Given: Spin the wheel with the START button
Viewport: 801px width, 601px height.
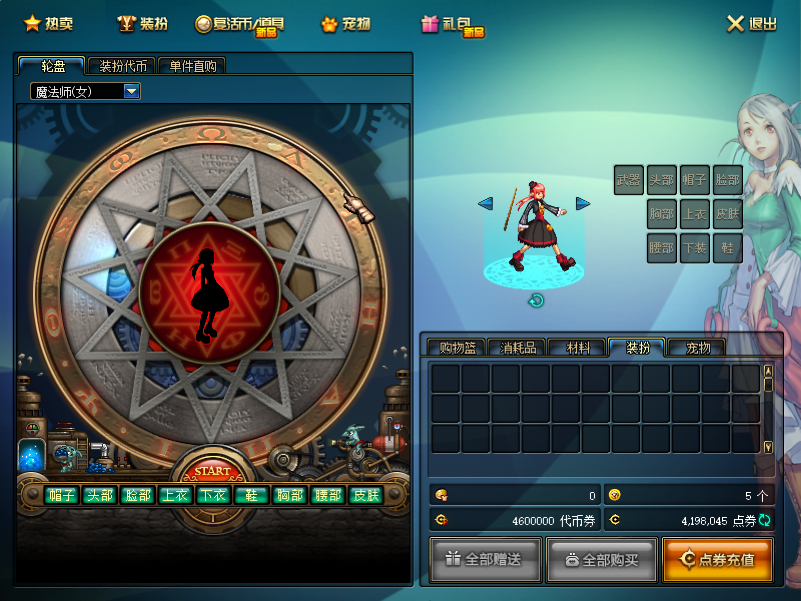Looking at the screenshot, I should click(212, 471).
